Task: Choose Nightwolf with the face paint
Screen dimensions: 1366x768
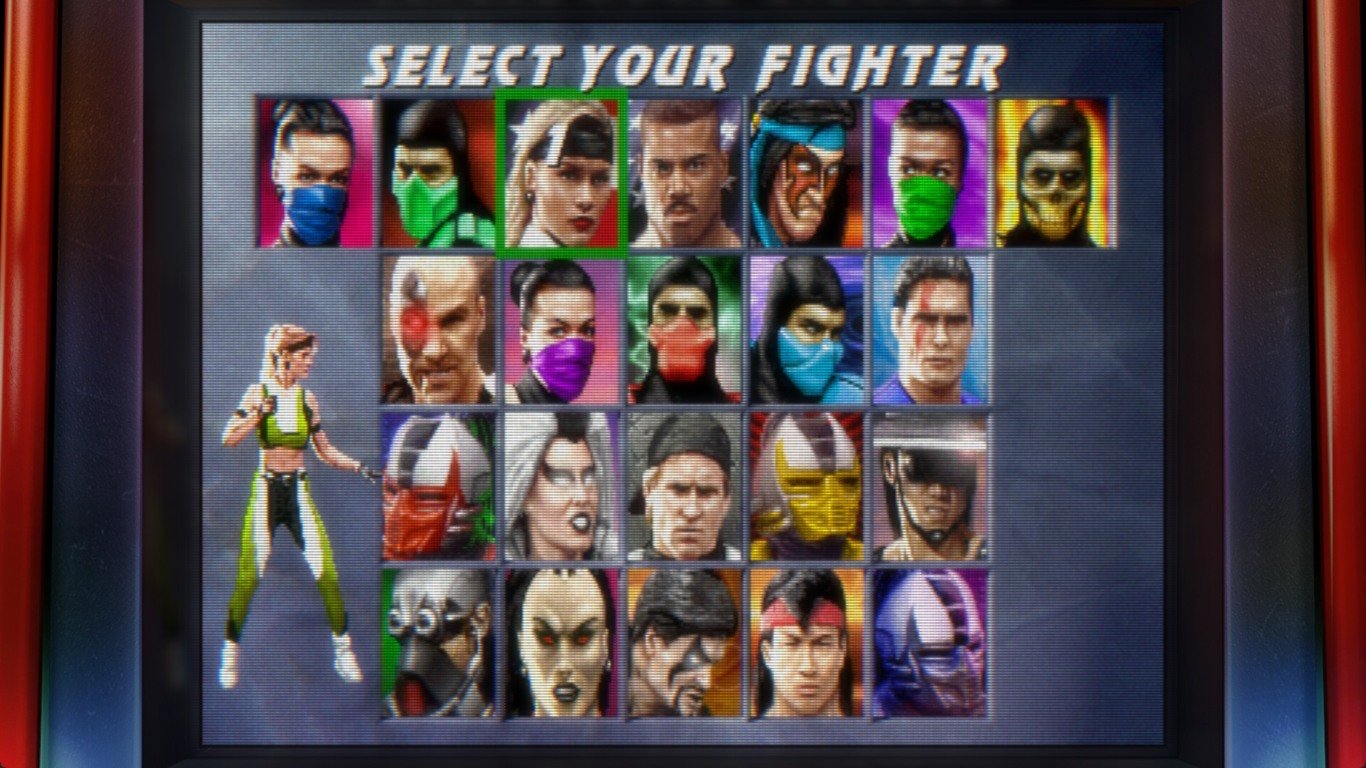Action: click(806, 172)
